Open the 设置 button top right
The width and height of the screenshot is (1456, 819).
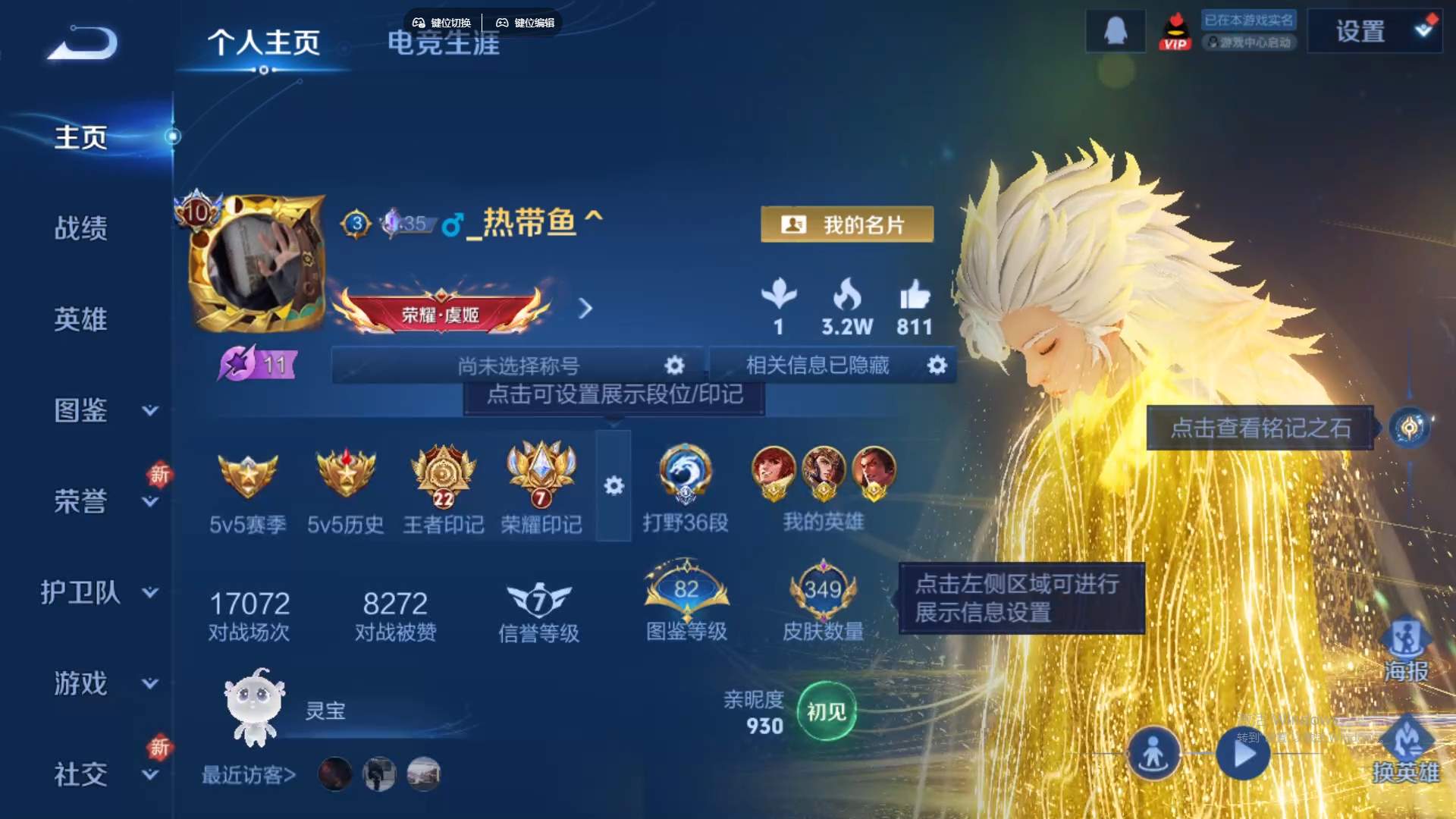1361,33
